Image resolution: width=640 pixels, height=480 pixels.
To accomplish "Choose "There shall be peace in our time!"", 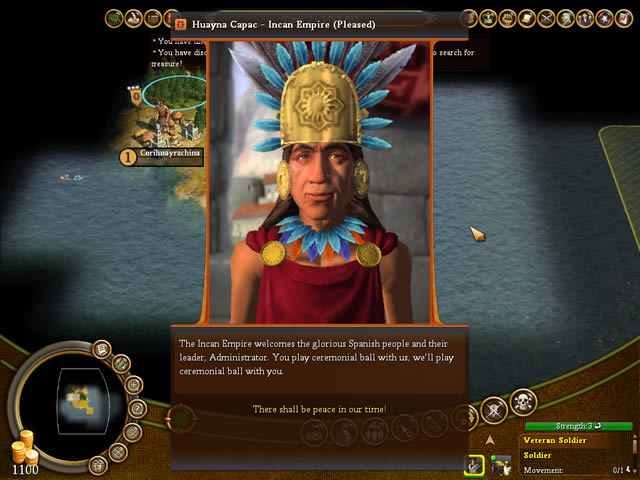I will click(319, 410).
